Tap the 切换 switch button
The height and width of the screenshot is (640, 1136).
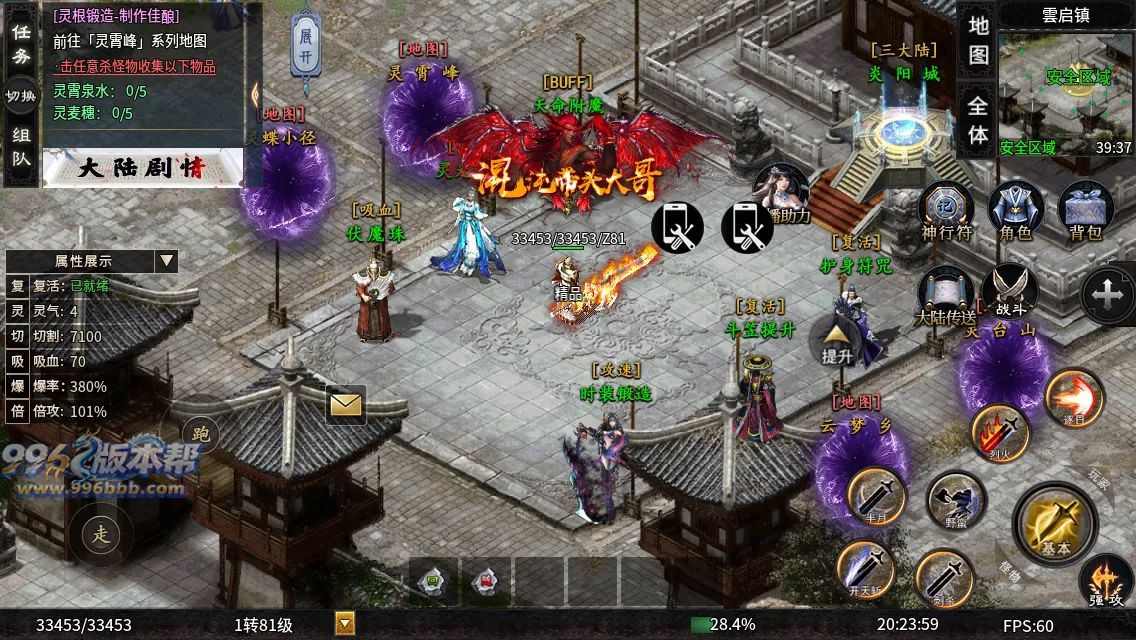pos(20,96)
